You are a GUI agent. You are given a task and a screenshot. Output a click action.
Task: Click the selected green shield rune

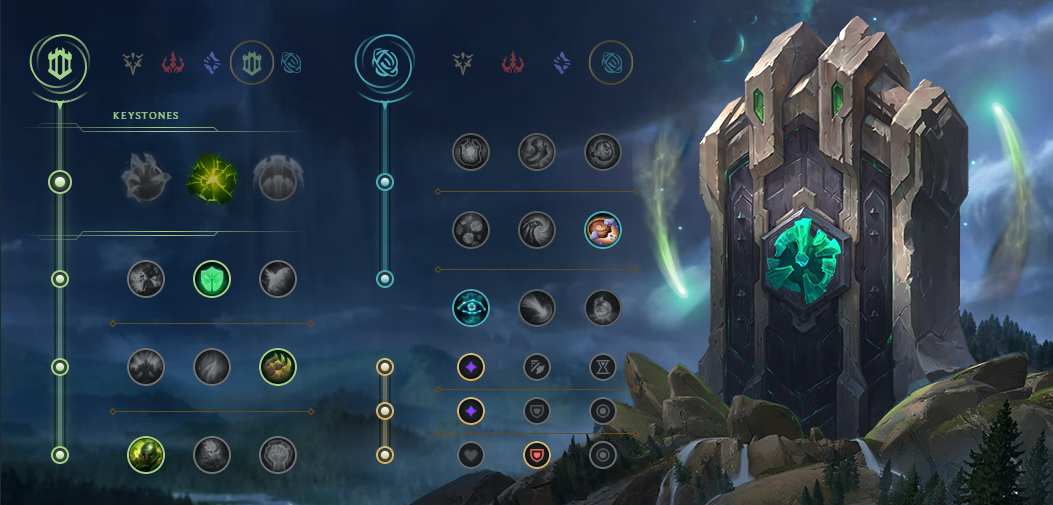212,279
